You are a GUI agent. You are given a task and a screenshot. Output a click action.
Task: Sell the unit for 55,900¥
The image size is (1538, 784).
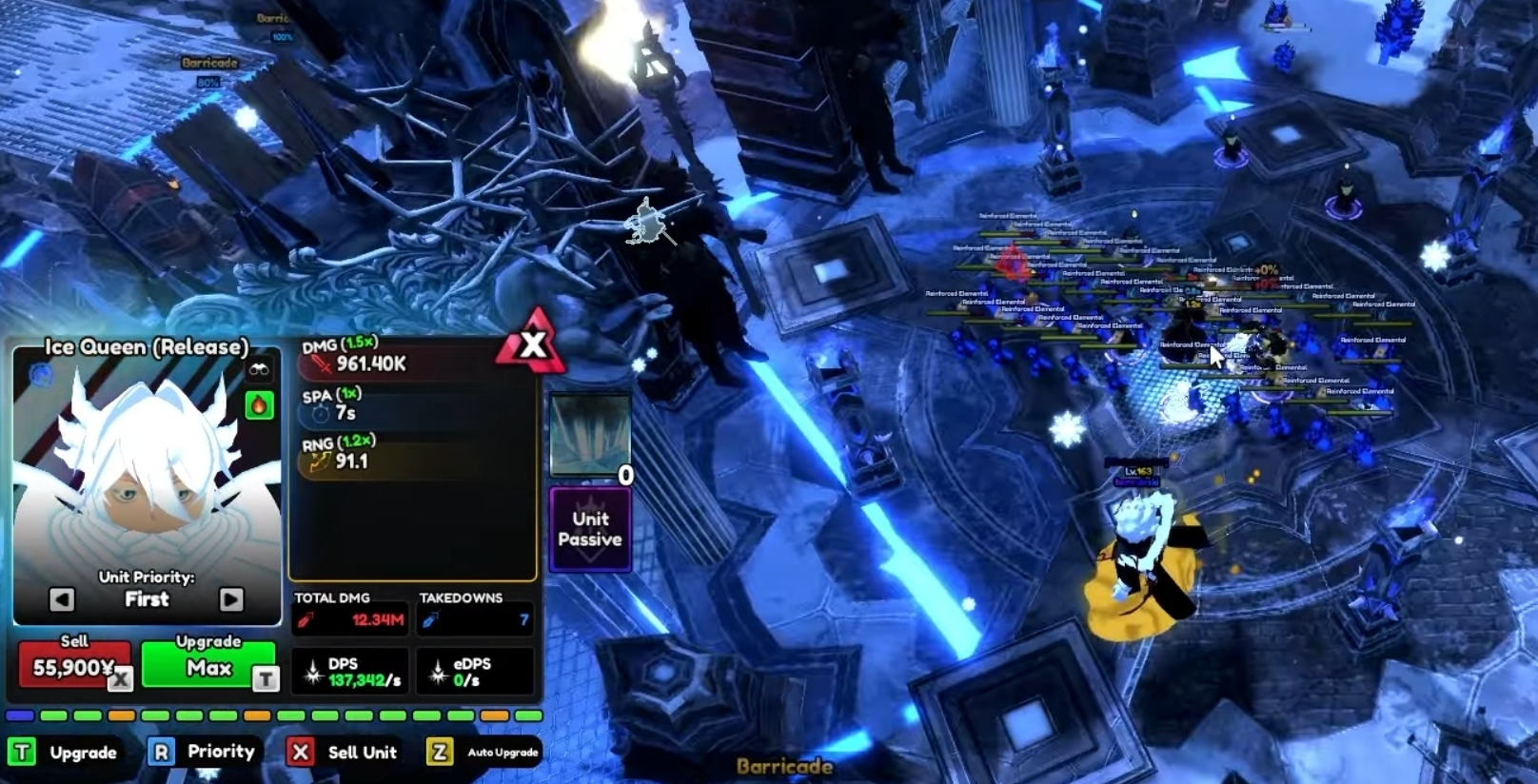(x=76, y=664)
